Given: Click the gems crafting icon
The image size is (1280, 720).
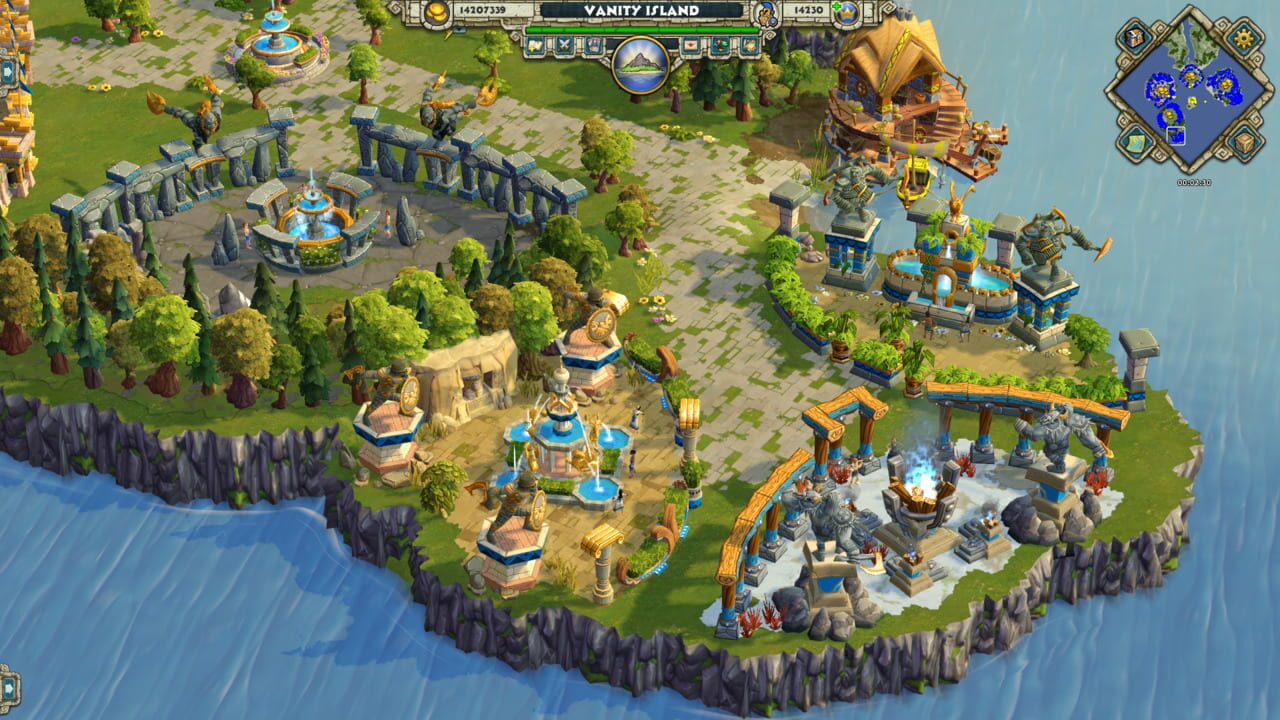Looking at the screenshot, I should 721,45.
